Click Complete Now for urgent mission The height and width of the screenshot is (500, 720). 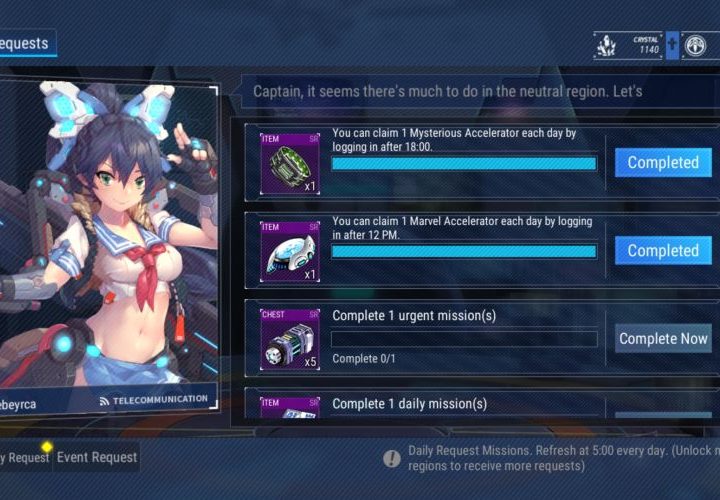coord(663,339)
